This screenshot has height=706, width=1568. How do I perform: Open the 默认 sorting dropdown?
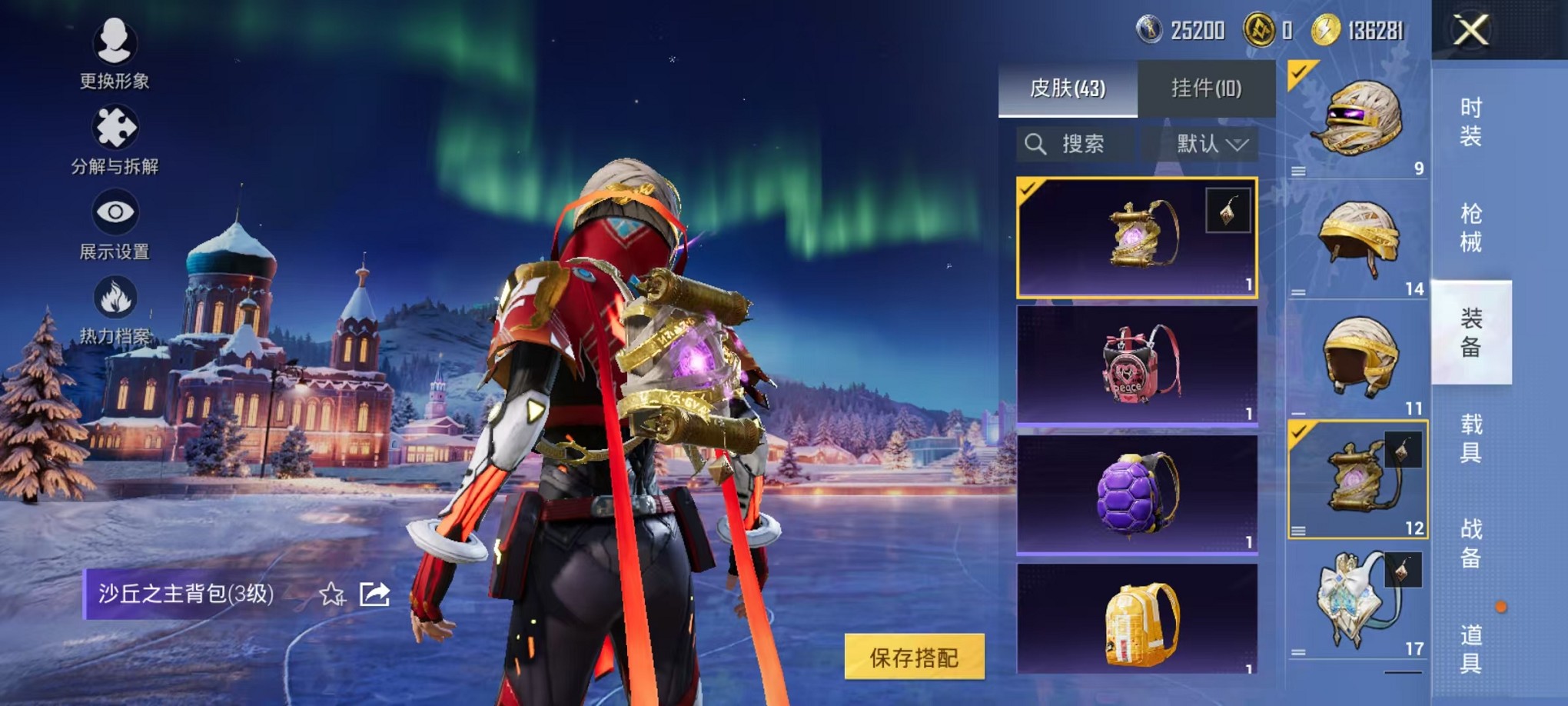tap(1205, 144)
